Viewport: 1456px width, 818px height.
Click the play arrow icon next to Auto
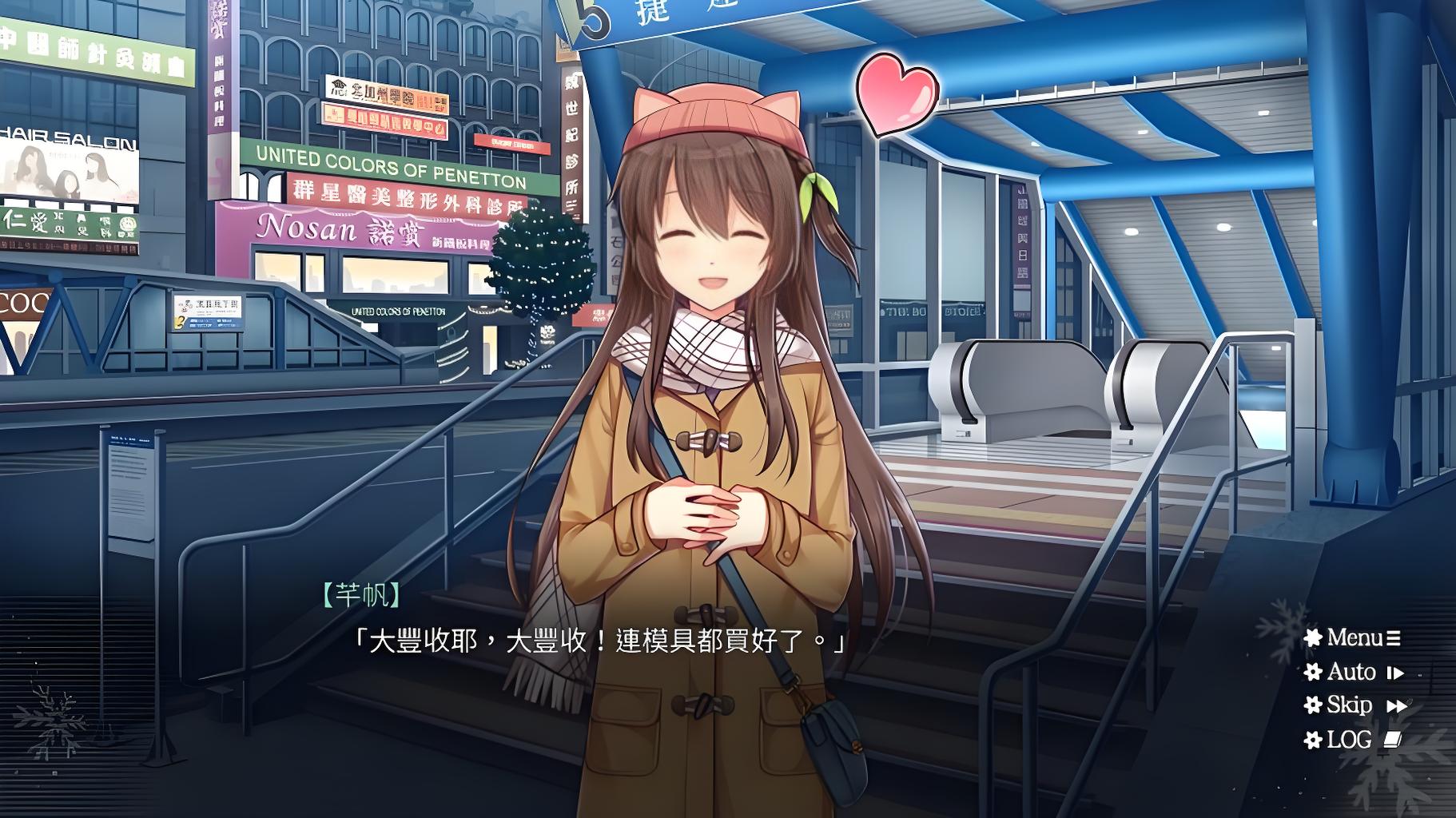[1397, 673]
